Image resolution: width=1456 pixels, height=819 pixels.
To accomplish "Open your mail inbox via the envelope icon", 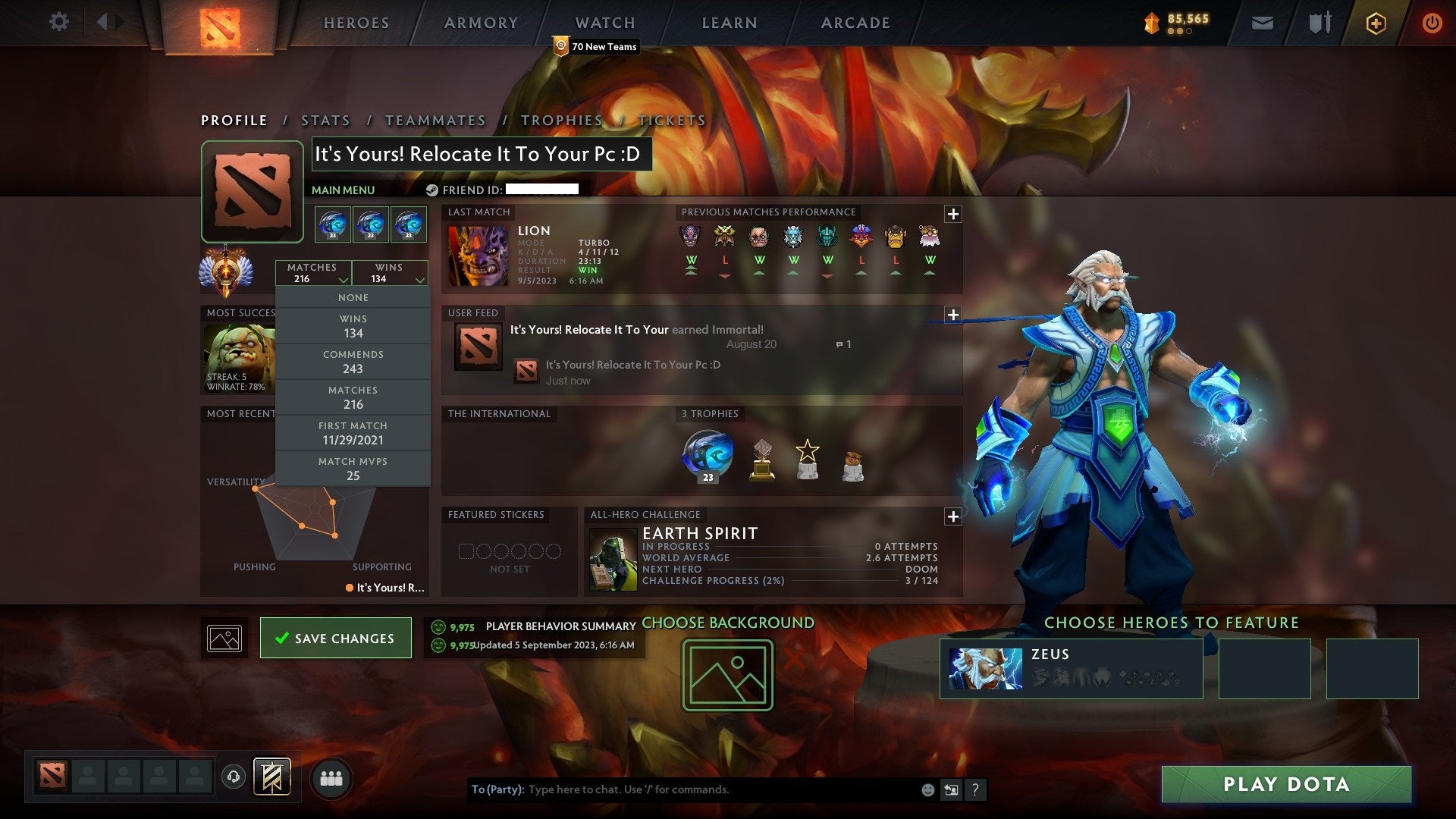I will (1263, 23).
